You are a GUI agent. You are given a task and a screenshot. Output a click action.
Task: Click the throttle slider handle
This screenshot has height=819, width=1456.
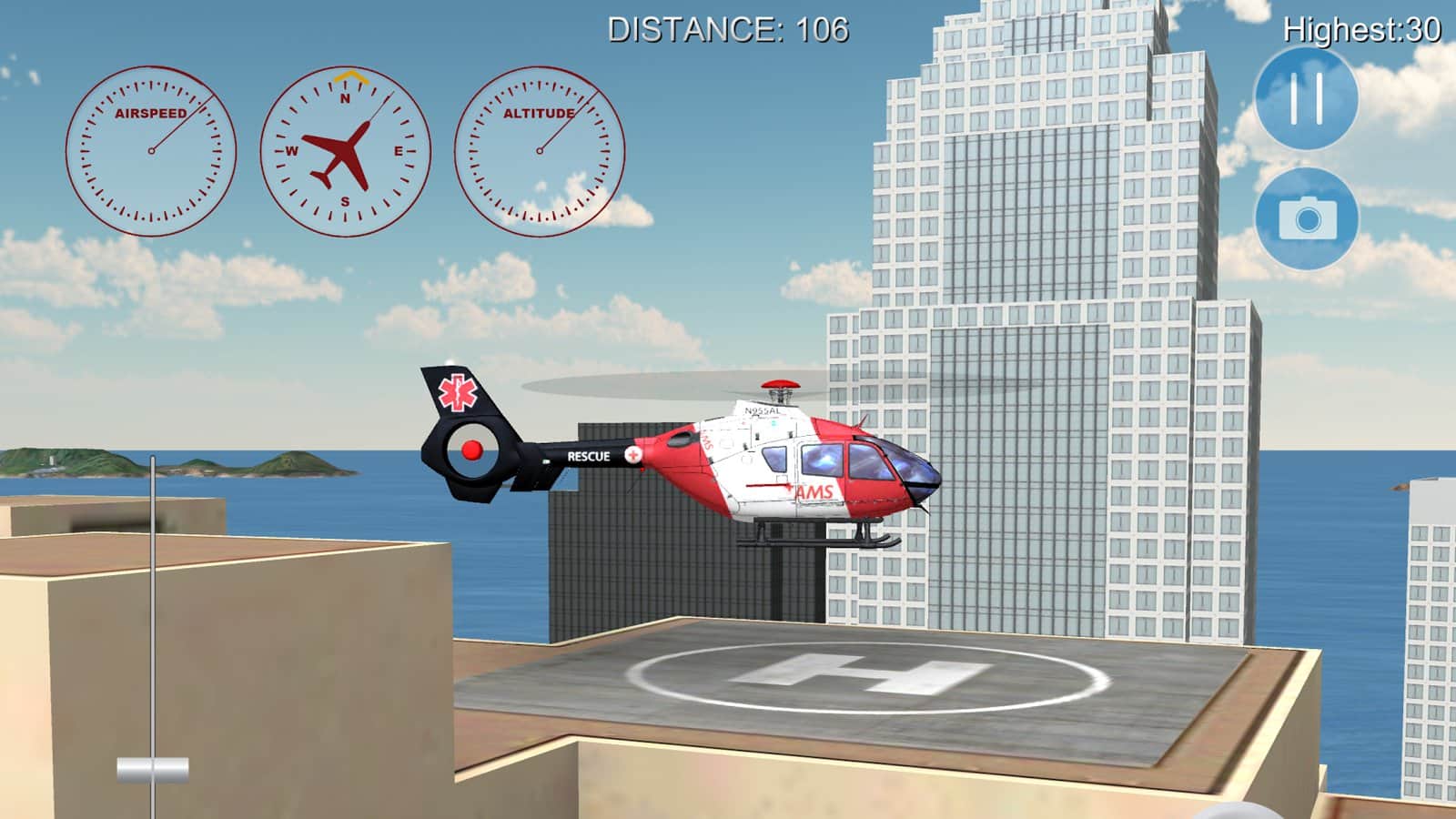153,770
